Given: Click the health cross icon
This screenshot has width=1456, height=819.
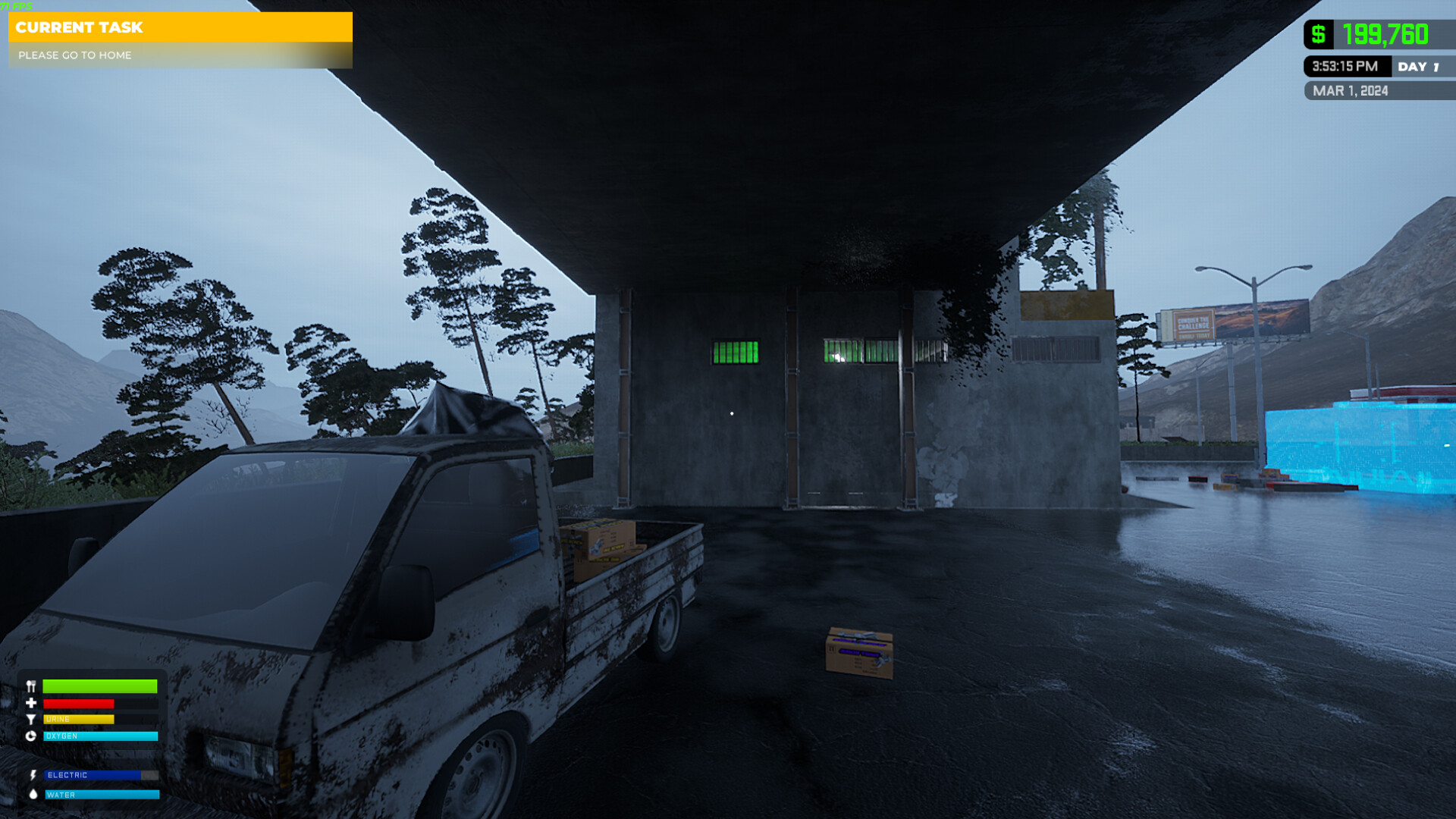Looking at the screenshot, I should pos(30,703).
